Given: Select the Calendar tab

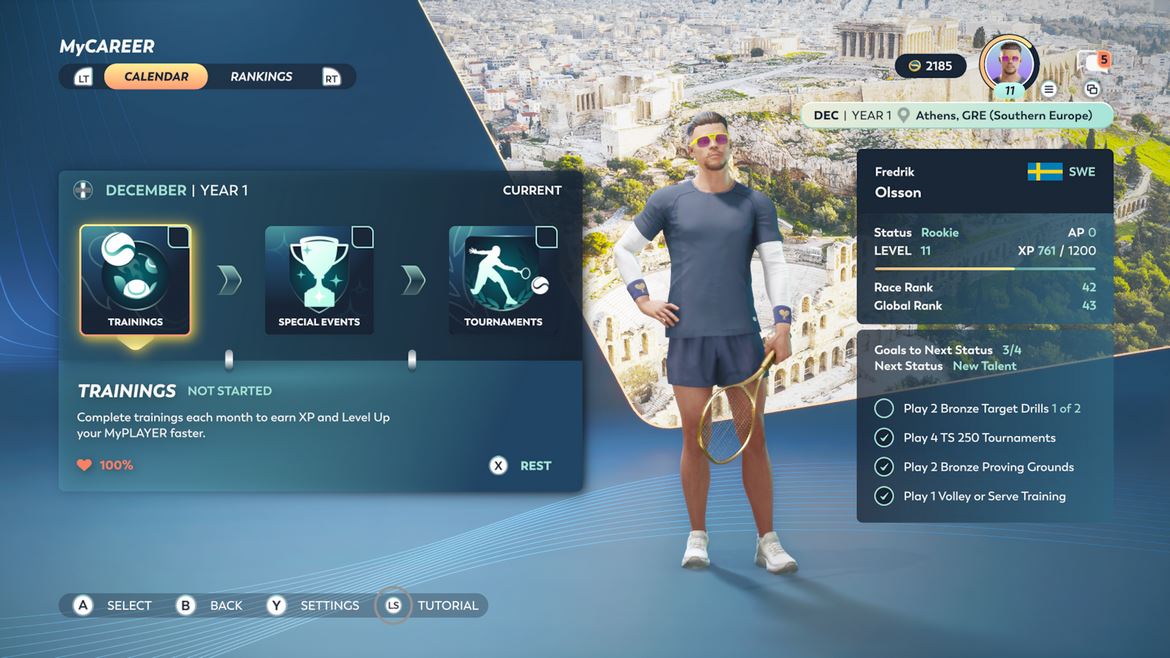Looking at the screenshot, I should tap(156, 77).
